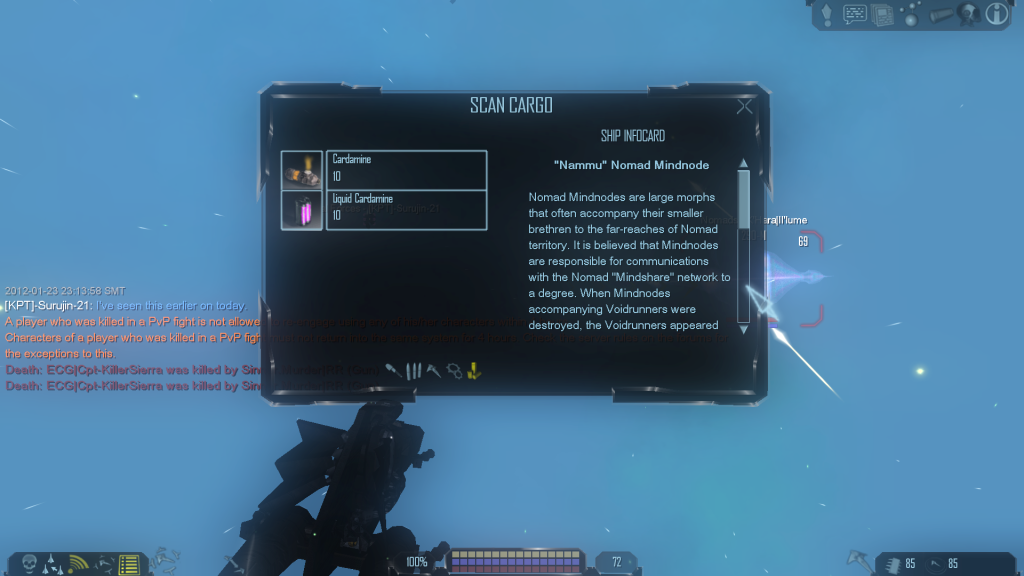Select the three-ship formation icon
The height and width of the screenshot is (576, 1024).
(x=53, y=563)
